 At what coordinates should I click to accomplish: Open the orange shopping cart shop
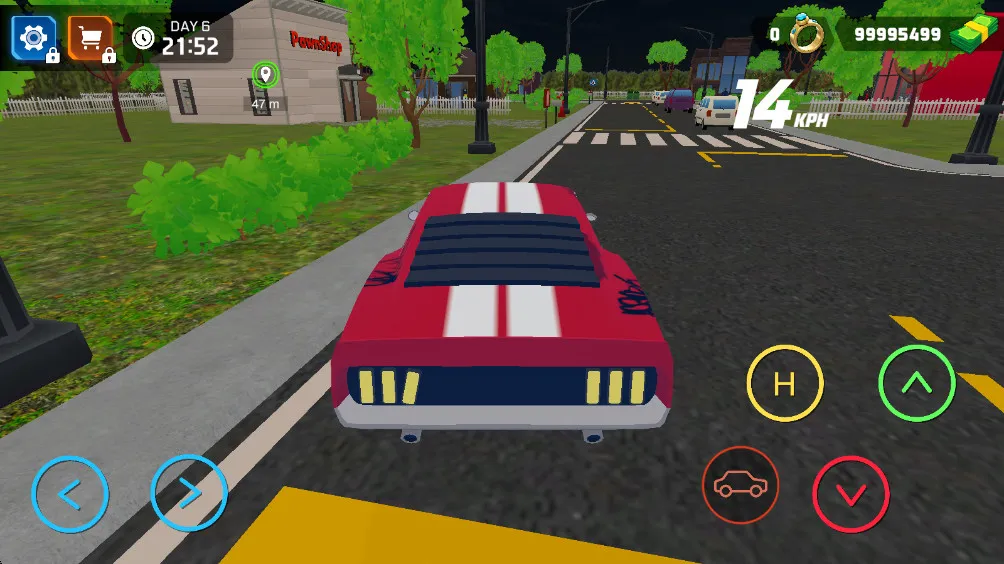click(90, 38)
